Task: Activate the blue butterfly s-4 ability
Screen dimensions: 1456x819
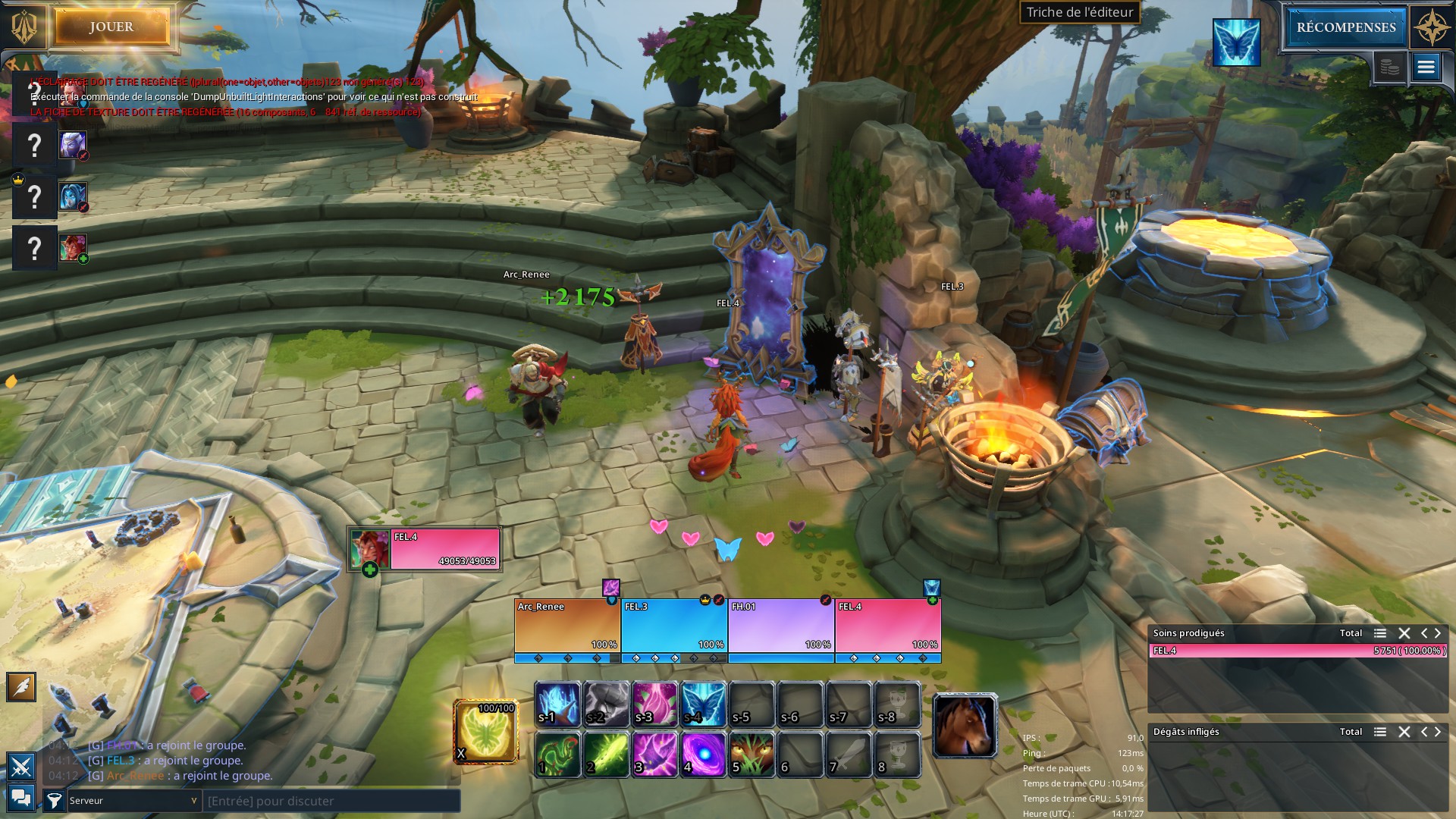Action: [x=704, y=704]
